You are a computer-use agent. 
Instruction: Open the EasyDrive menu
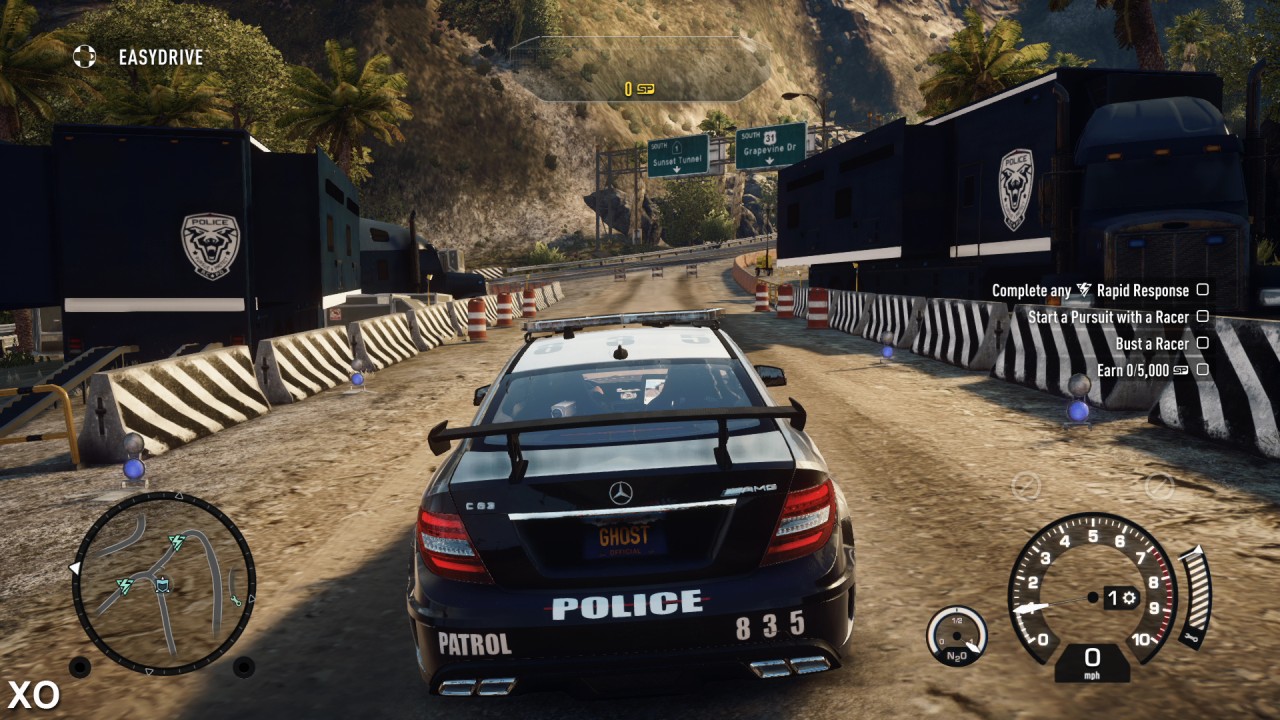[142, 57]
